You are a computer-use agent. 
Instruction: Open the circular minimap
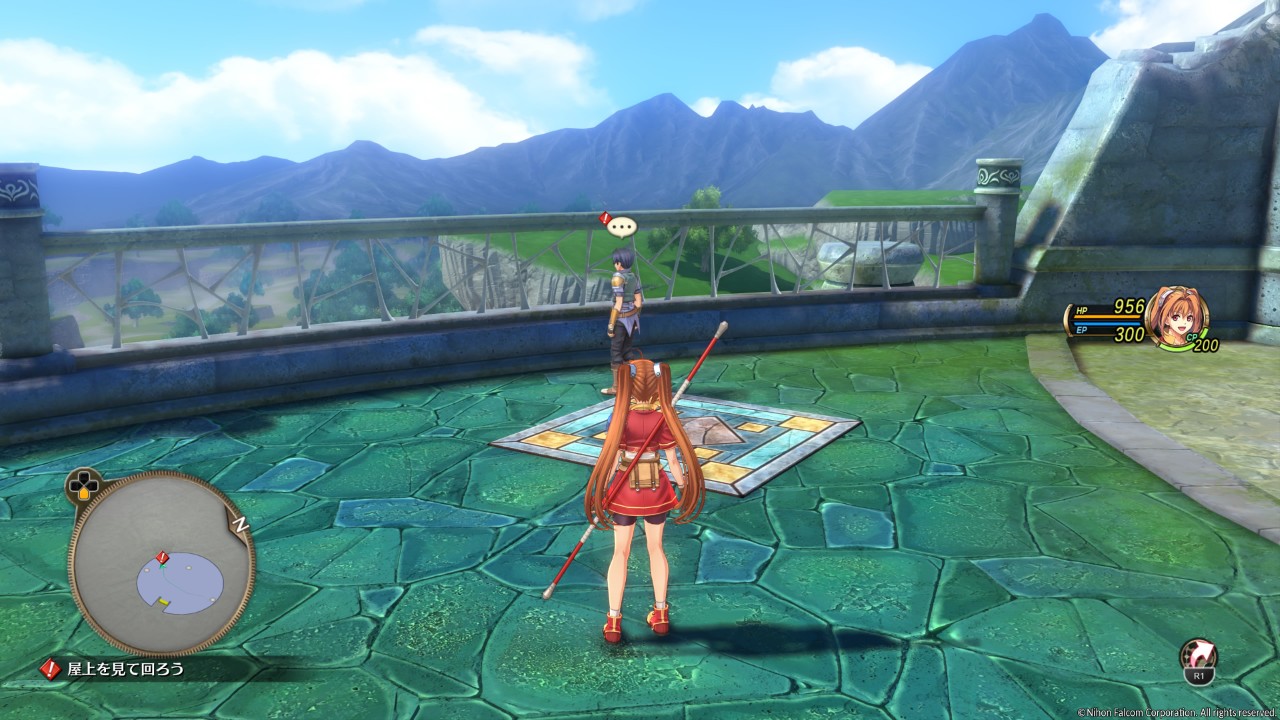click(161, 563)
